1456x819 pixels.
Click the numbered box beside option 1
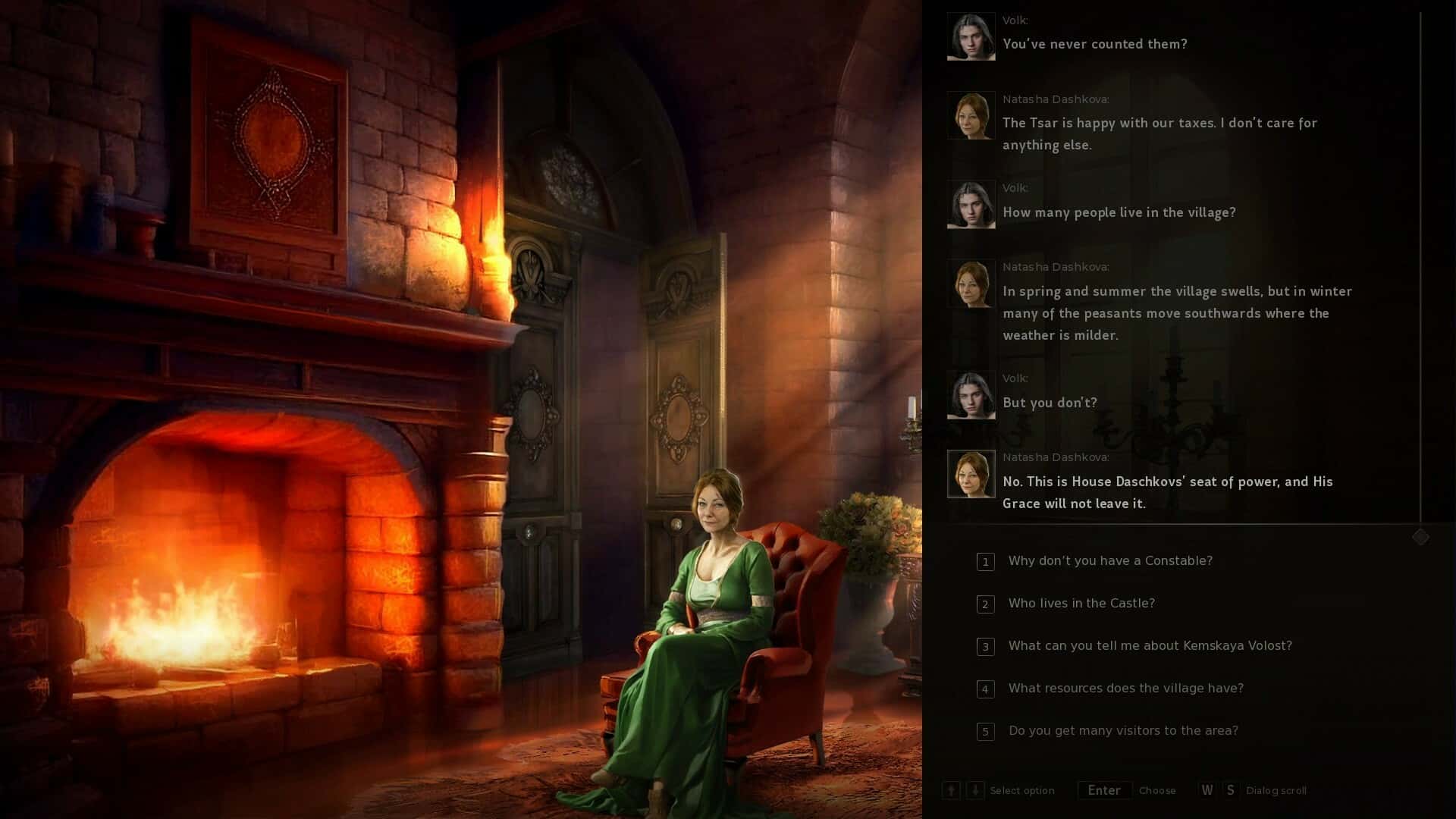tap(985, 562)
